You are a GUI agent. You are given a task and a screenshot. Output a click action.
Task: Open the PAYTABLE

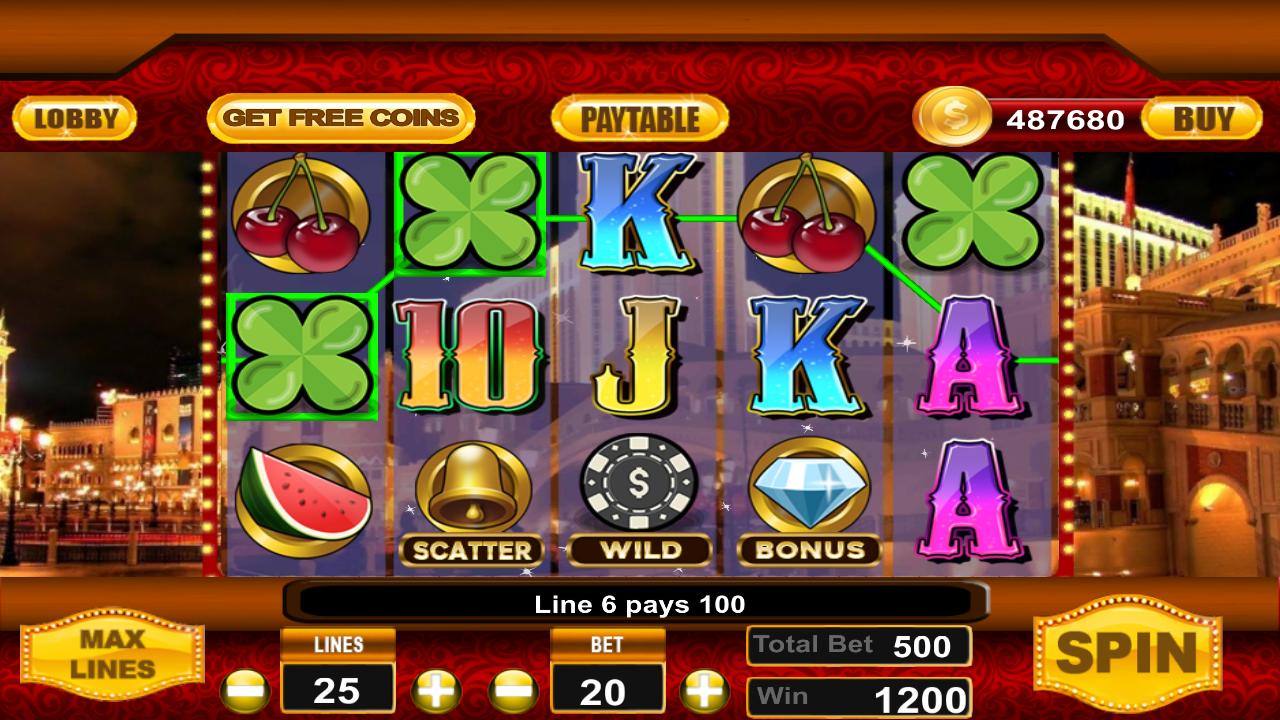(x=639, y=117)
